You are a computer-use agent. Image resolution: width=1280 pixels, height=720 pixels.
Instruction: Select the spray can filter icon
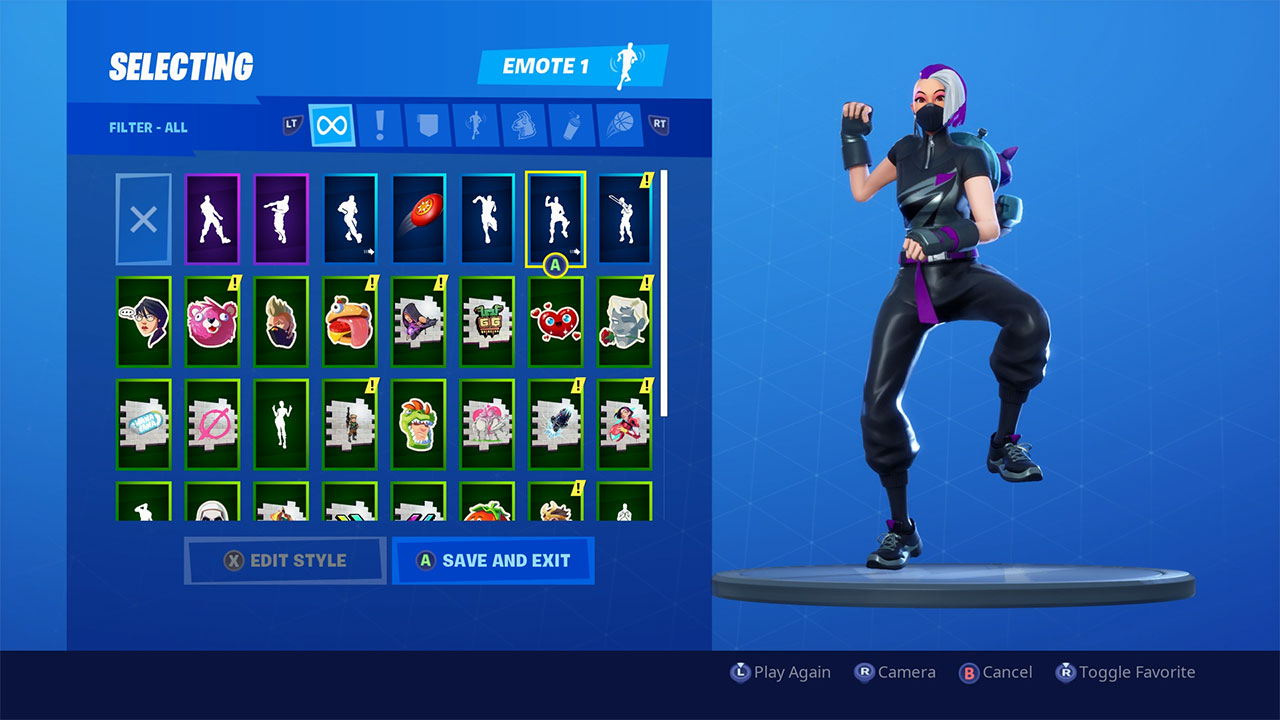coord(571,126)
